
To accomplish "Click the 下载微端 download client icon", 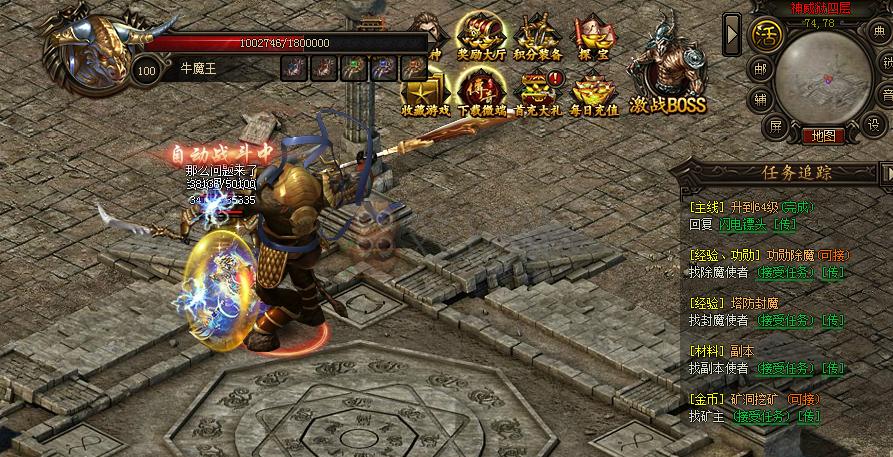I will [479, 95].
